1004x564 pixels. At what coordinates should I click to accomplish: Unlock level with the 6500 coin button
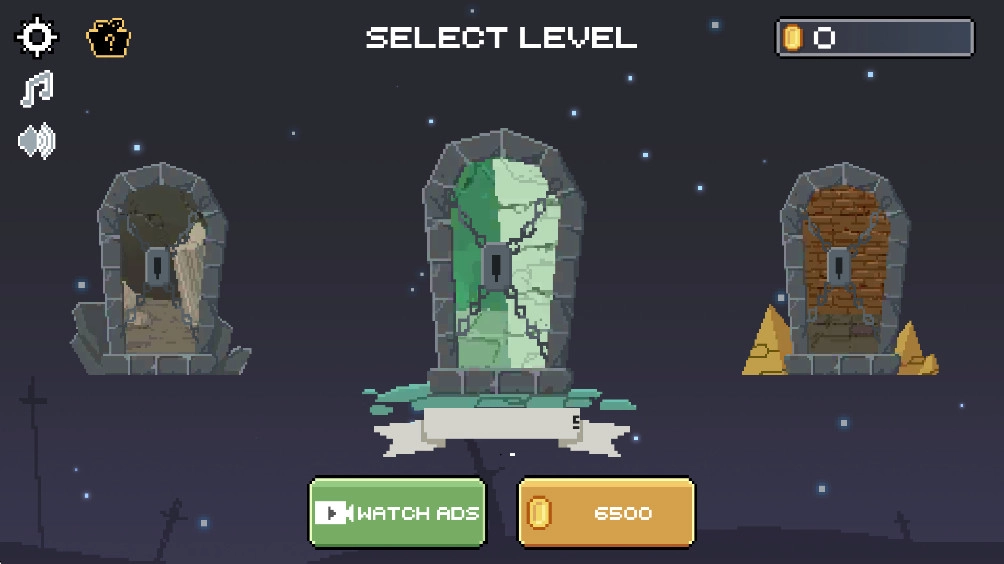(606, 513)
